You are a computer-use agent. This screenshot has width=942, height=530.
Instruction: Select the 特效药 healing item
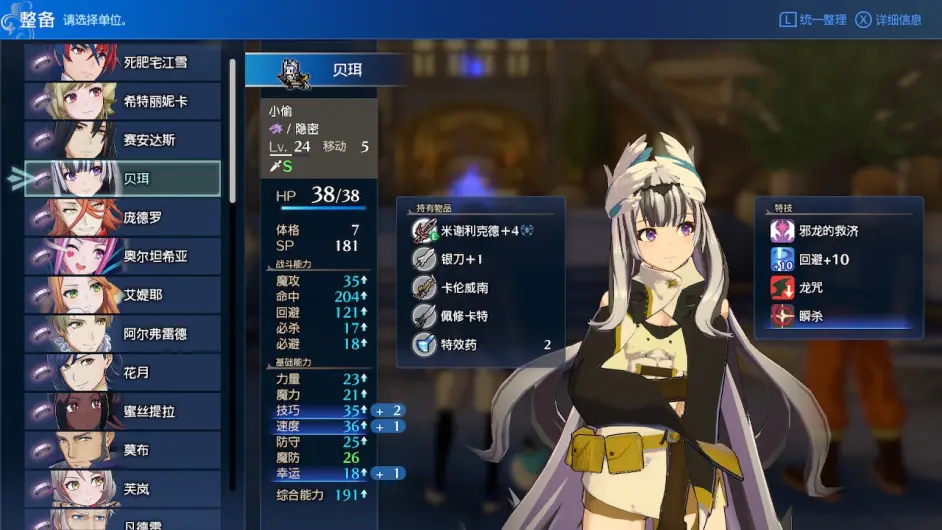[480, 345]
